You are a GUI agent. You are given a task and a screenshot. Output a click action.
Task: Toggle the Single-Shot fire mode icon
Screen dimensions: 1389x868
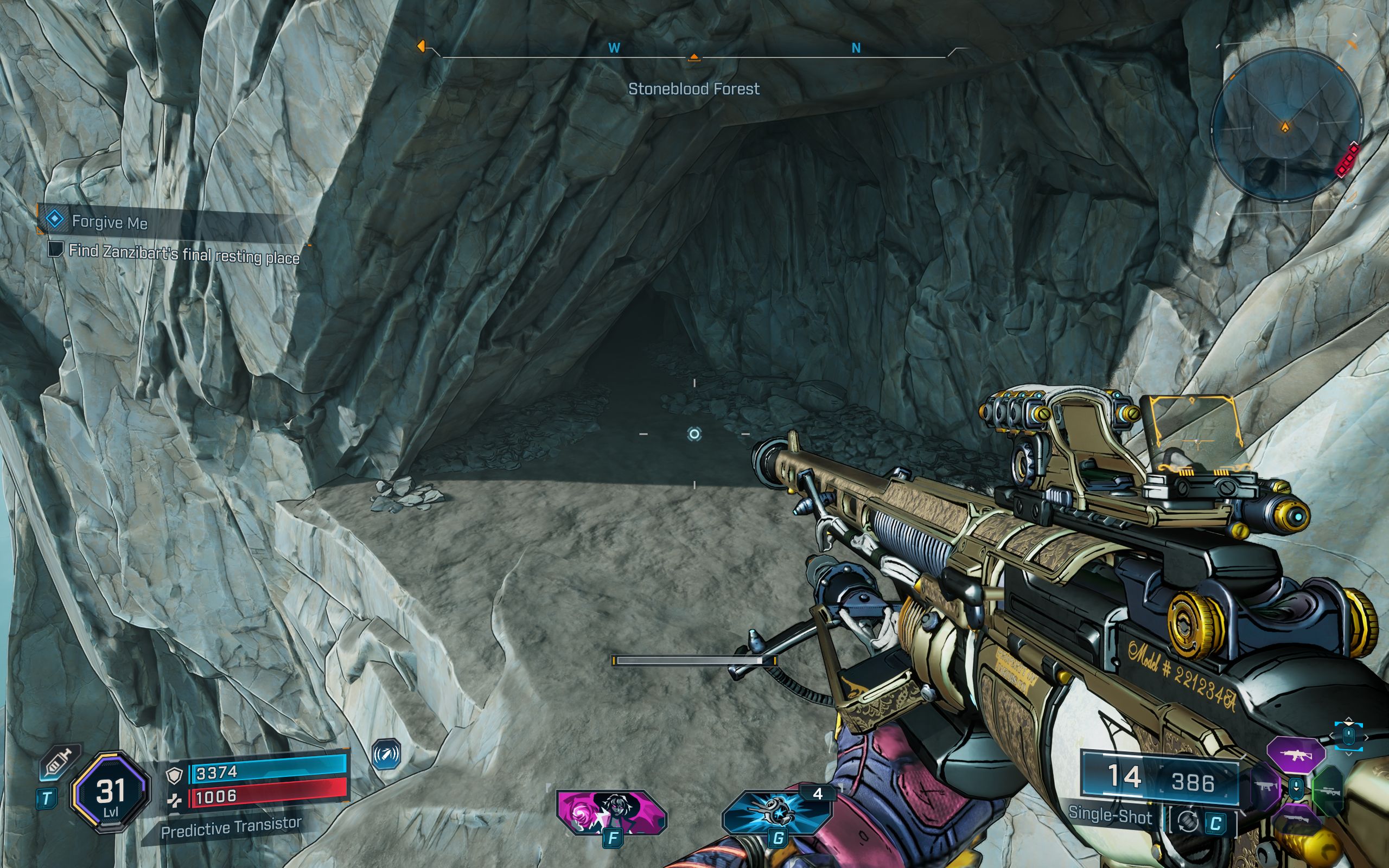[1188, 822]
